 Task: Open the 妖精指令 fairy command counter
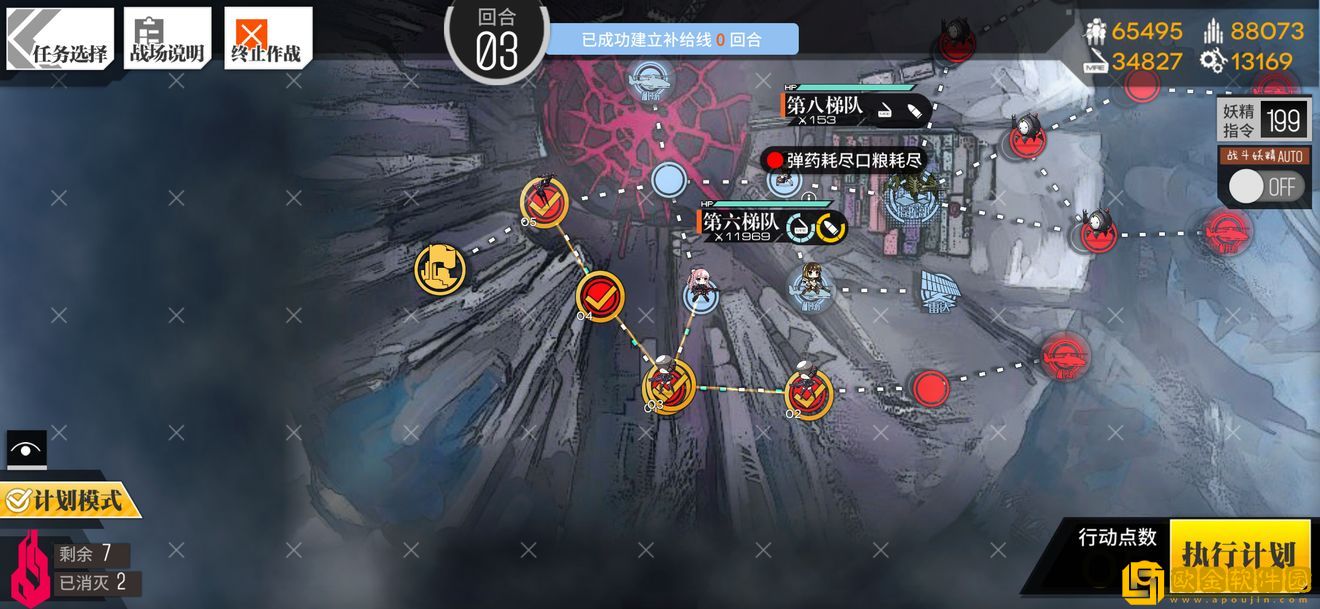tap(1264, 120)
